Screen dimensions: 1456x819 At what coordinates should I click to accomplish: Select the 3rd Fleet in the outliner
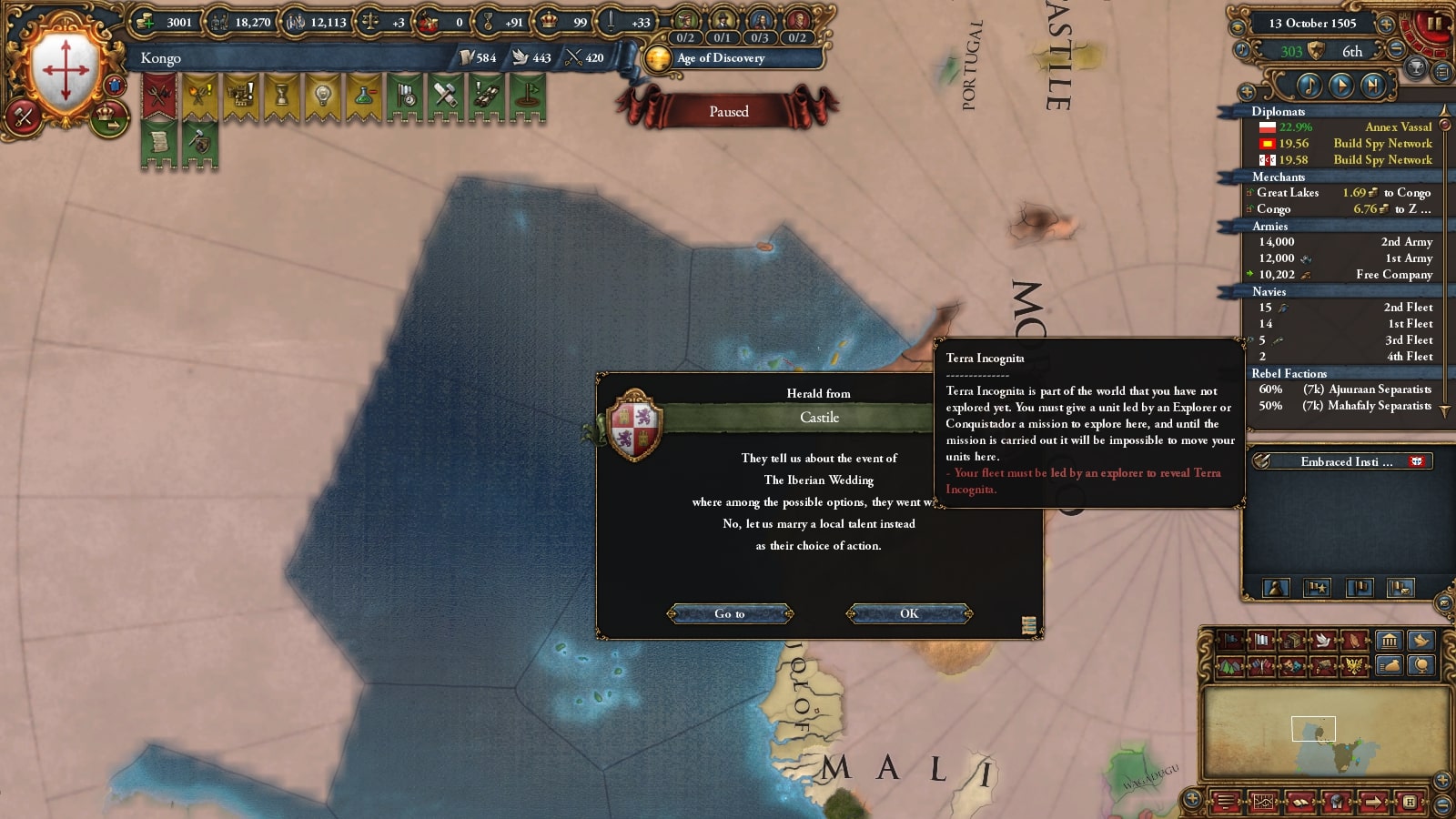(x=1345, y=340)
